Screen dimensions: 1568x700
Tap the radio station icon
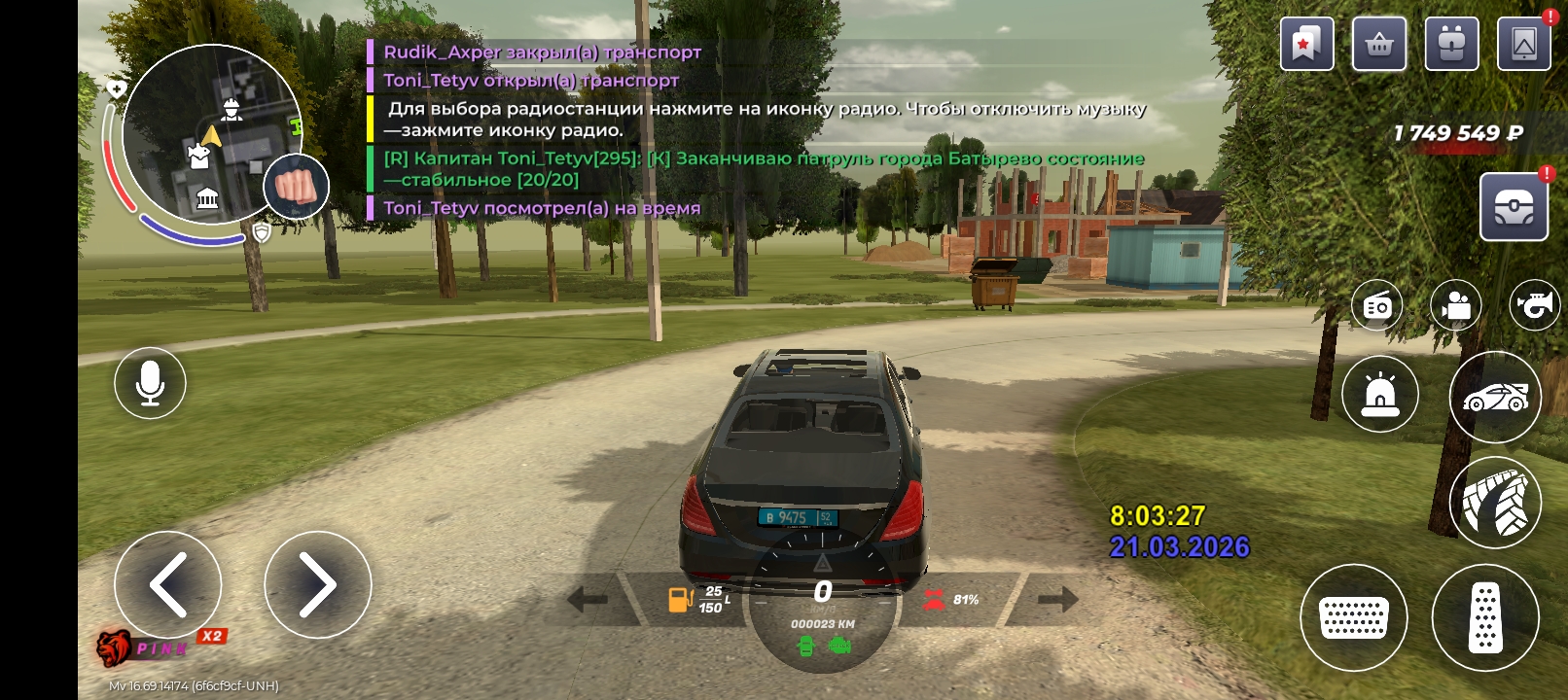click(x=1377, y=306)
